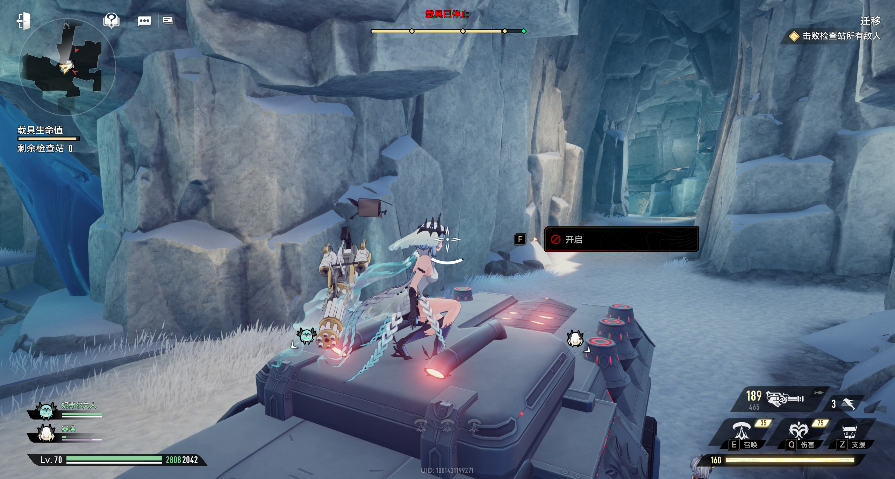Image resolution: width=895 pixels, height=479 pixels.
Task: Activate the 召唤 summon skill
Action: (x=743, y=431)
